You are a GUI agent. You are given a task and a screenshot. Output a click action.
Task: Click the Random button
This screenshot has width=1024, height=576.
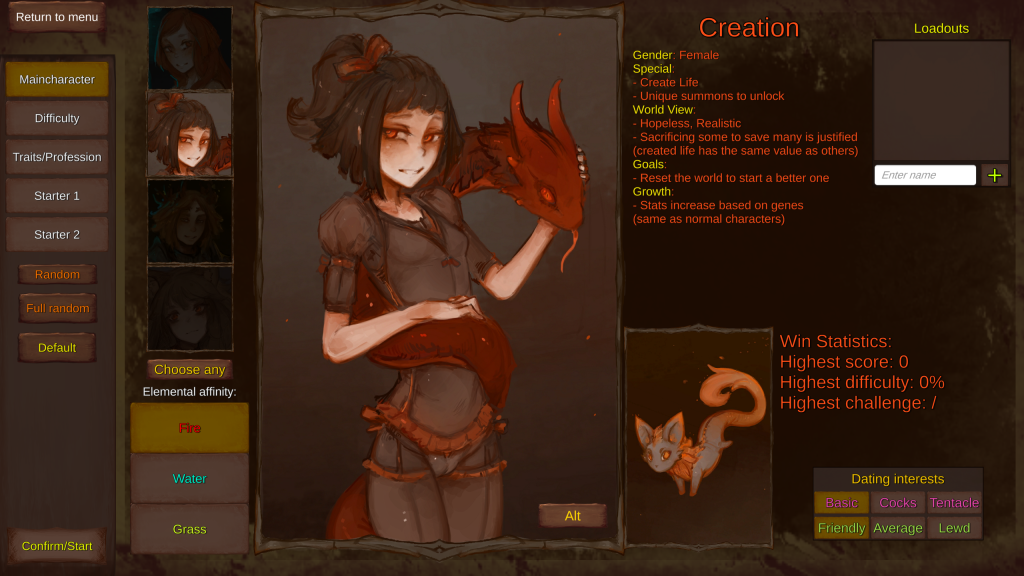(x=57, y=274)
